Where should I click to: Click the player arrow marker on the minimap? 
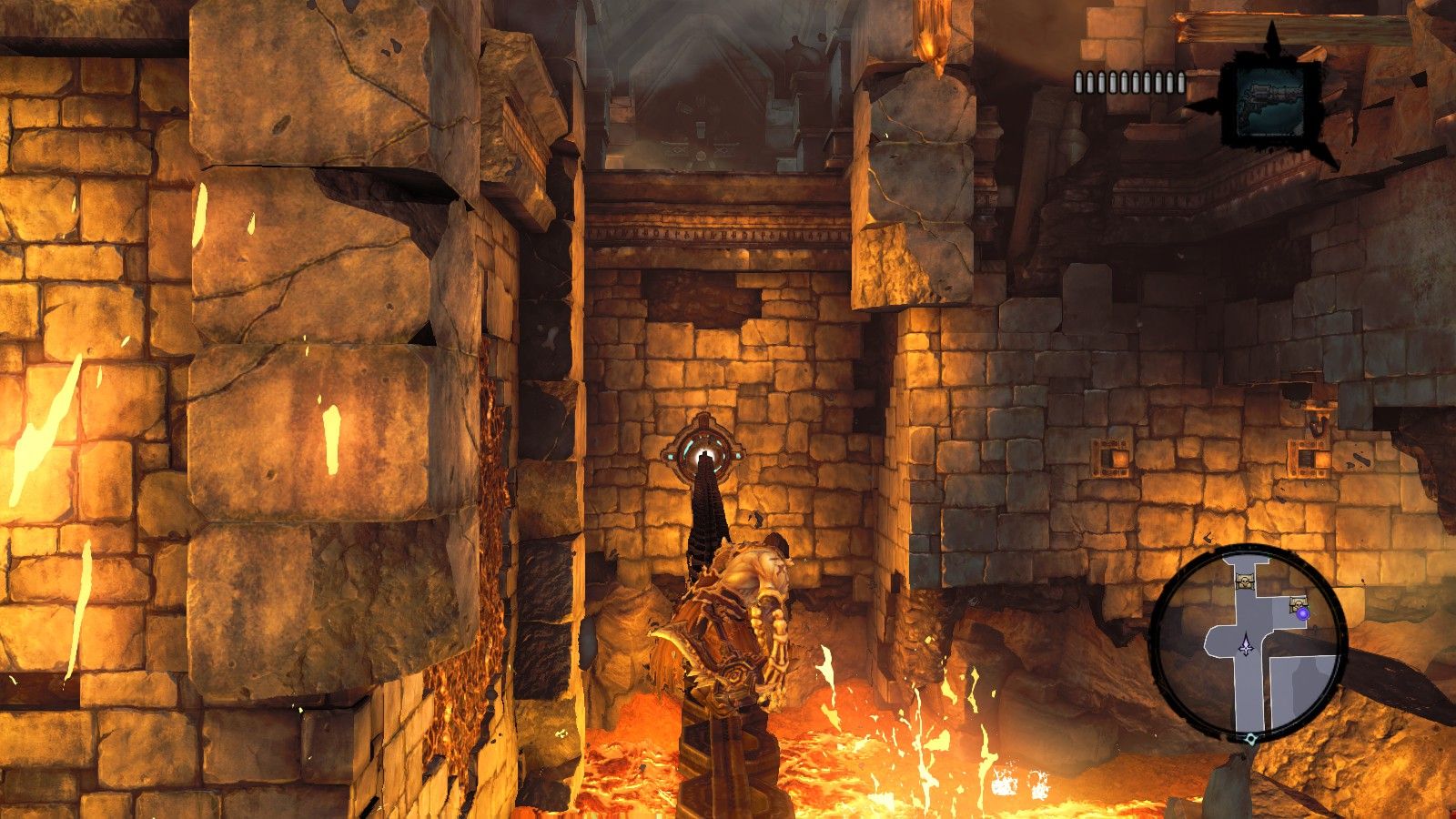[x=1245, y=644]
